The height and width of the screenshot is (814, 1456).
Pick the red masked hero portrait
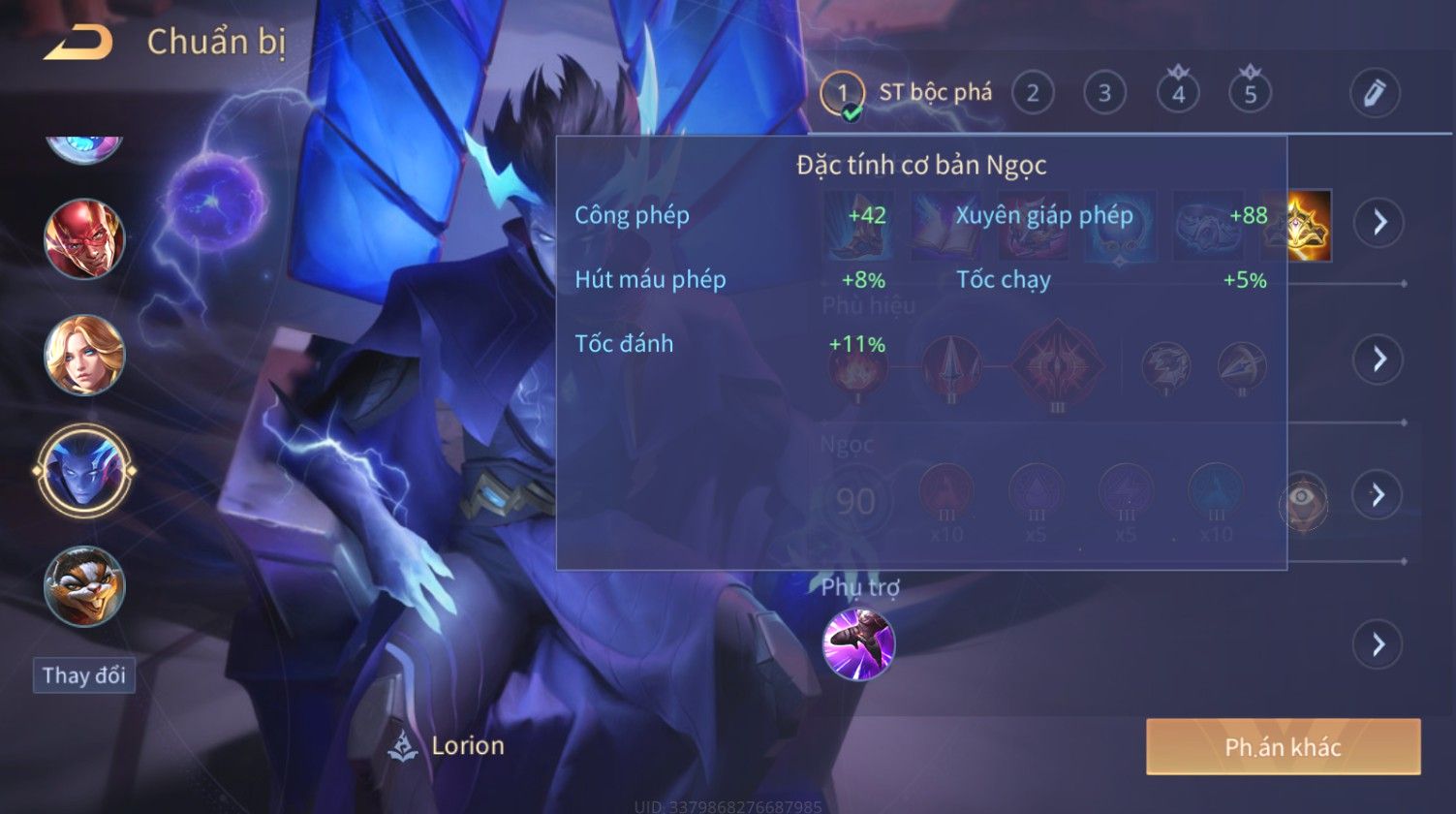[x=84, y=238]
